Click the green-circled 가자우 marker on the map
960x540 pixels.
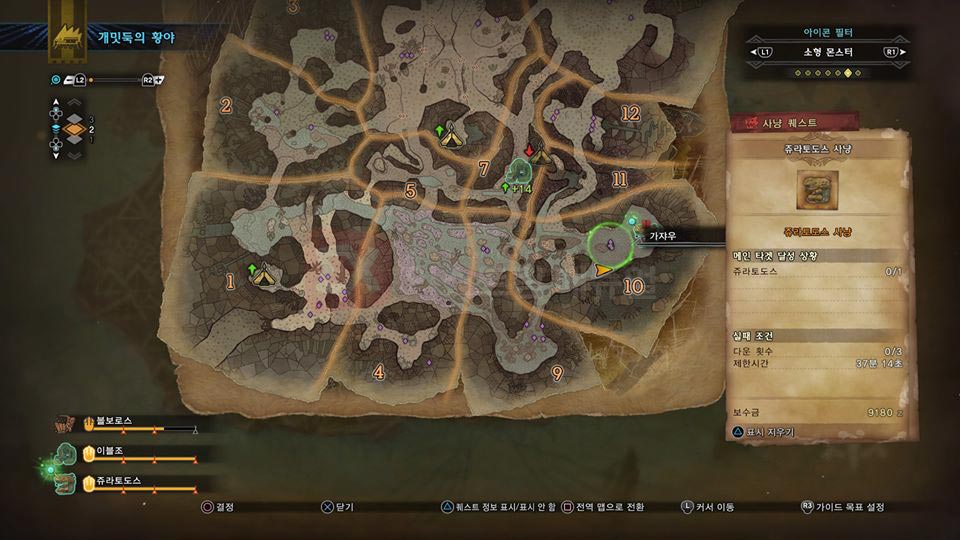(610, 242)
